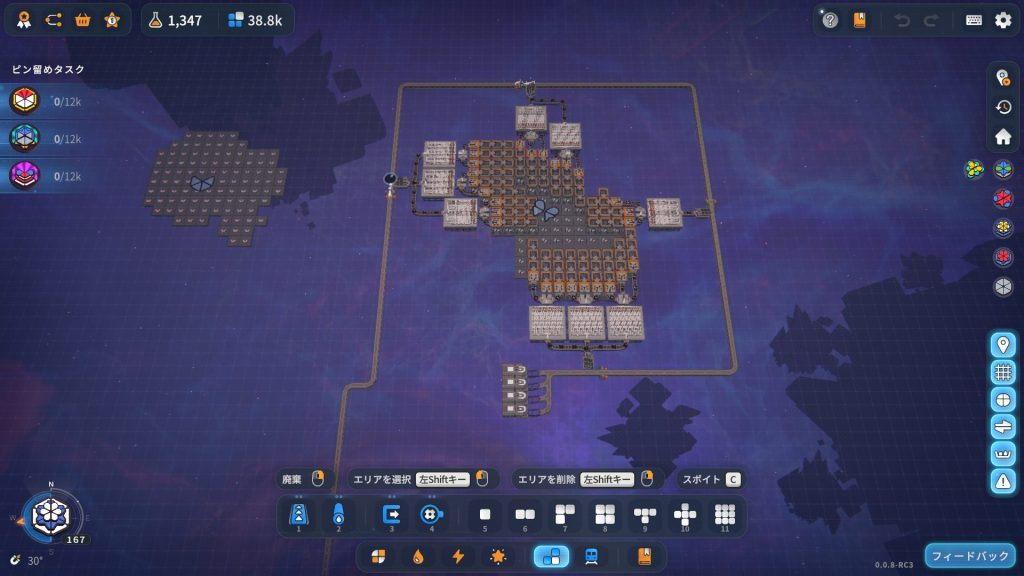
Task: Click the home base button
Action: pos(1003,136)
